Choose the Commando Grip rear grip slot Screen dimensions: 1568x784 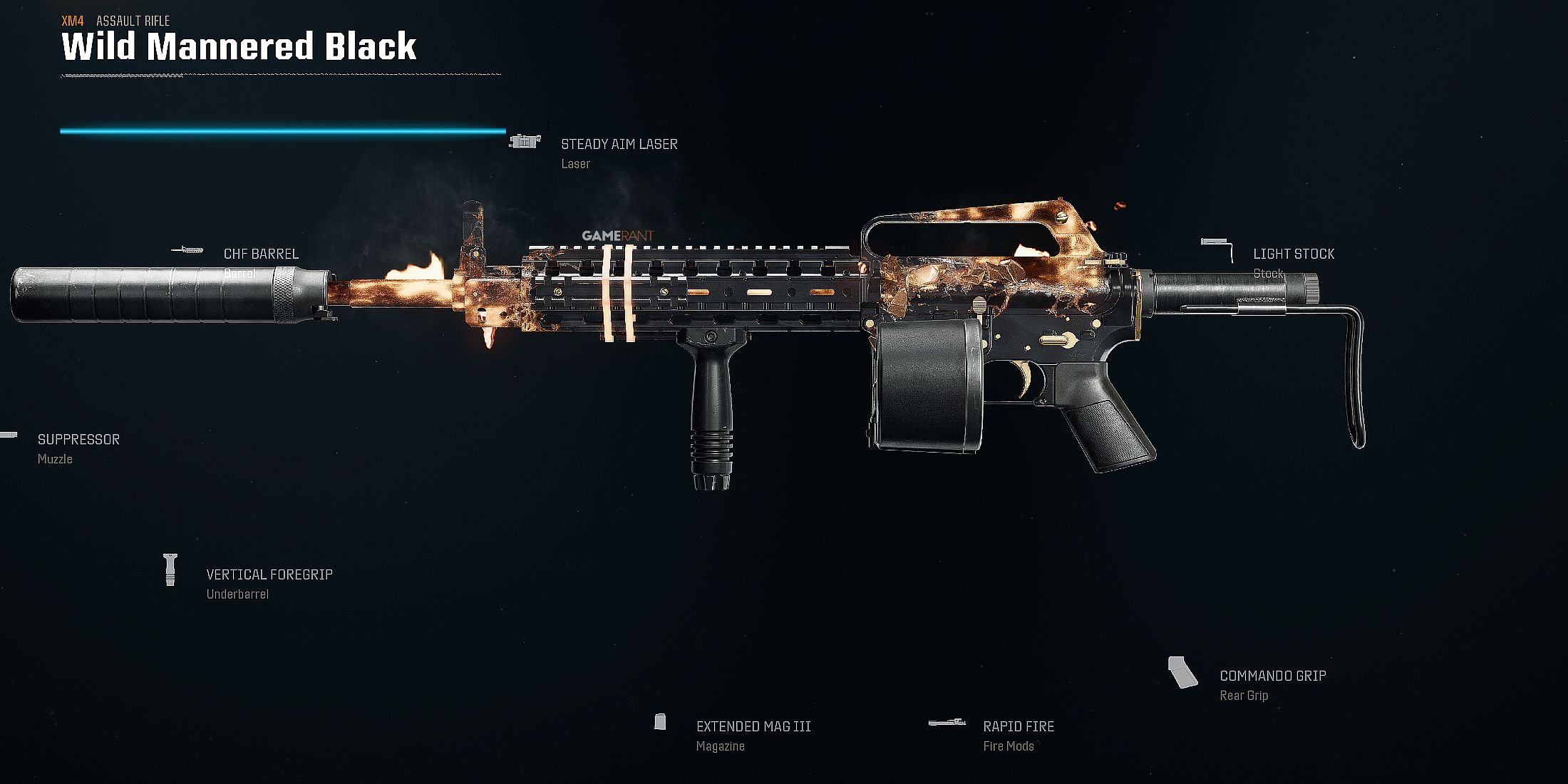click(x=1272, y=676)
